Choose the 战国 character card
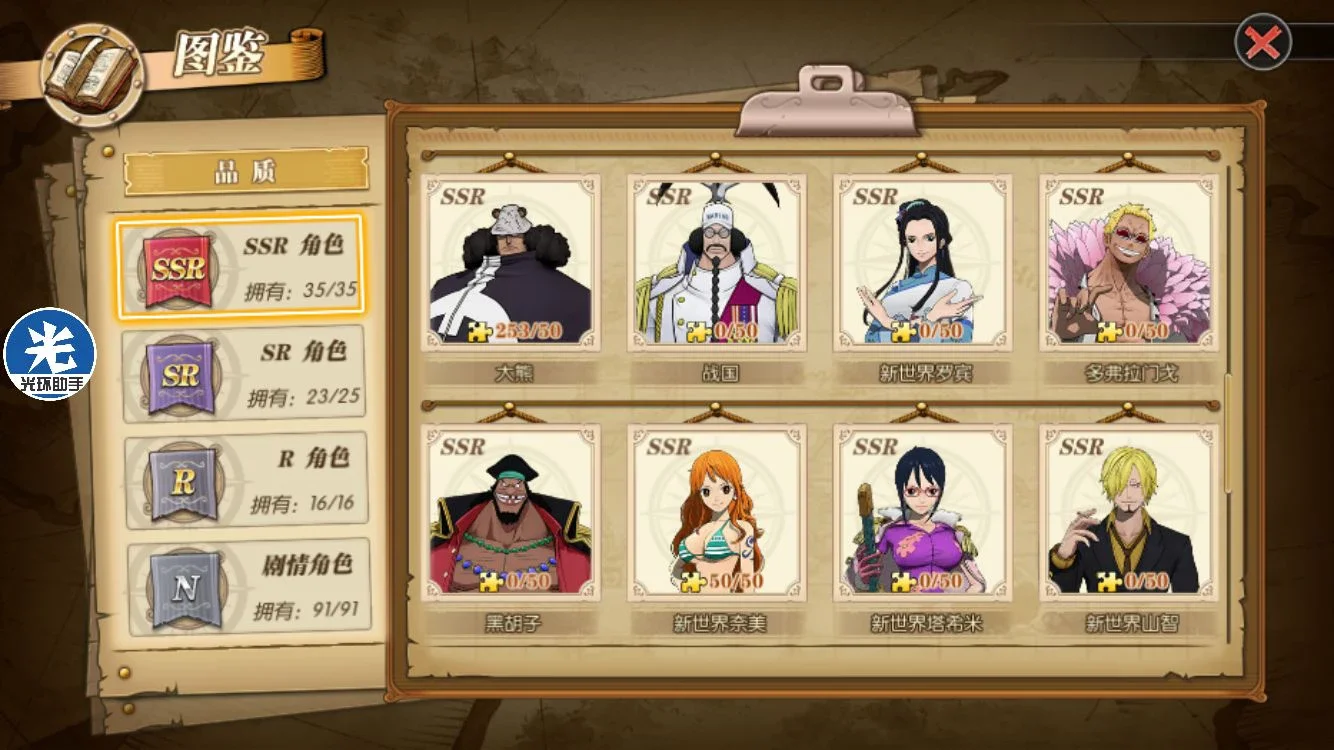The width and height of the screenshot is (1334, 750). tap(717, 264)
